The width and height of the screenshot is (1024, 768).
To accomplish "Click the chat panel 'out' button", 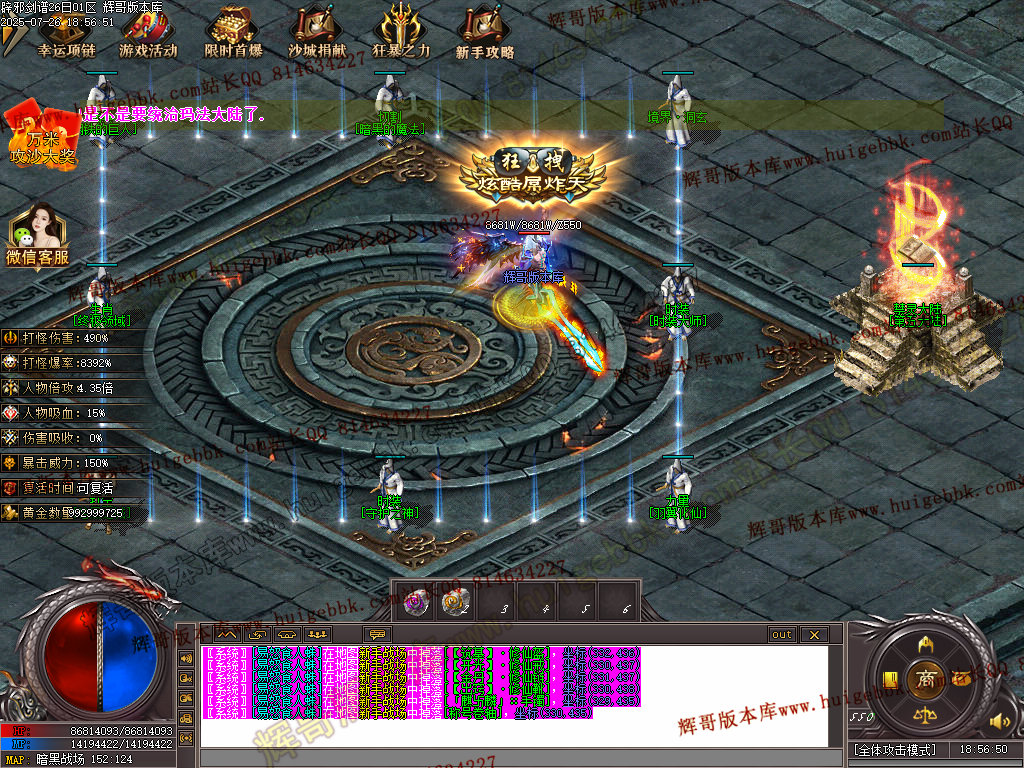I will (781, 634).
